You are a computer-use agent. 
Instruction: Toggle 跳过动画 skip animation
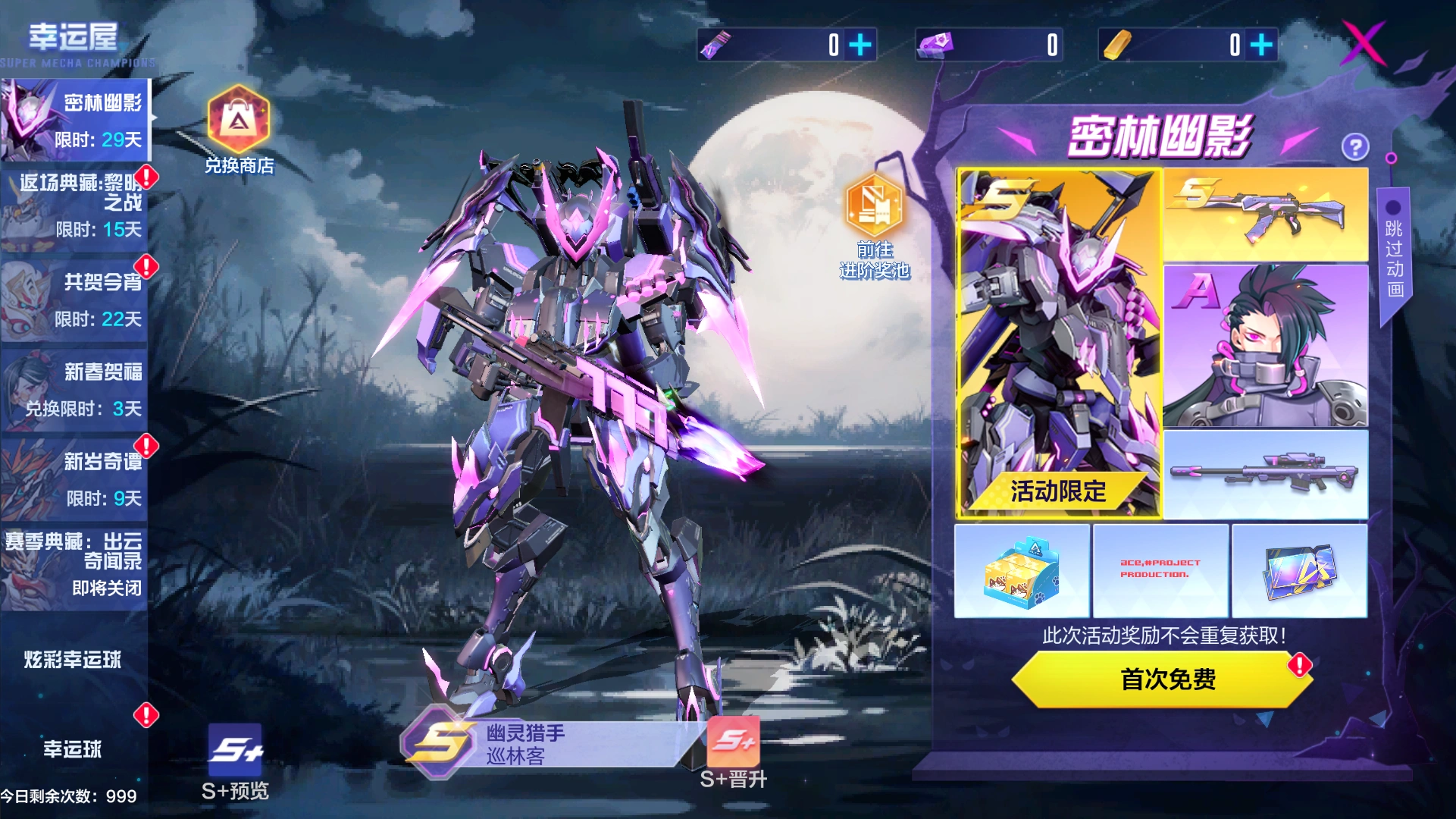(x=1393, y=249)
